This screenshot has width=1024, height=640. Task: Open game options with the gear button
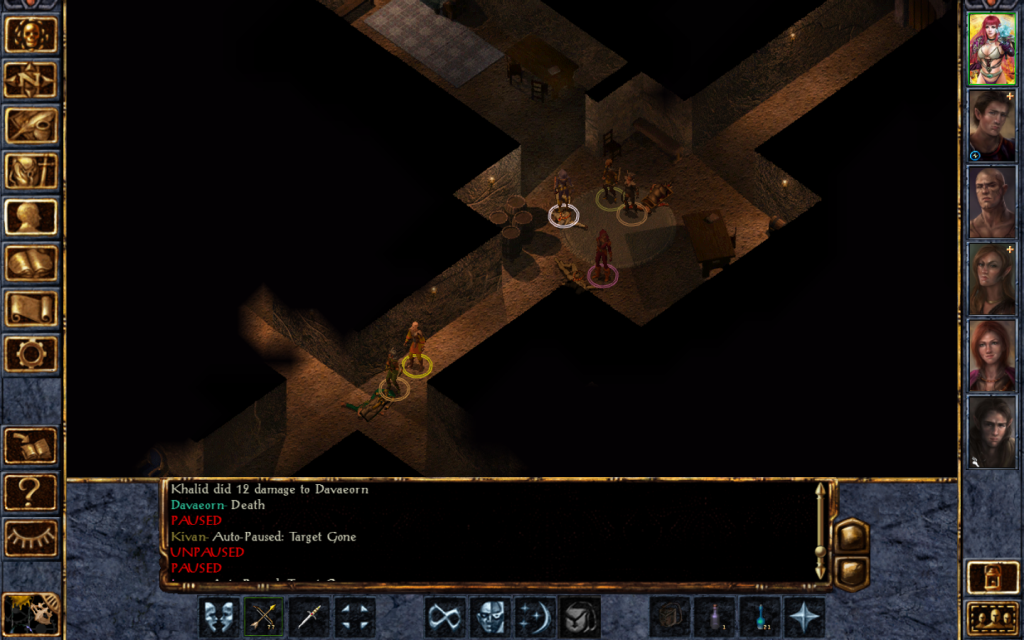click(30, 353)
